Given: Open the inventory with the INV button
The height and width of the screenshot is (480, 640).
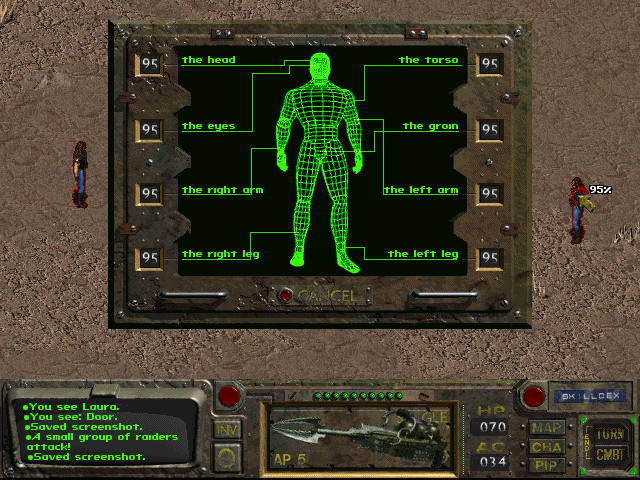Looking at the screenshot, I should coord(228,430).
